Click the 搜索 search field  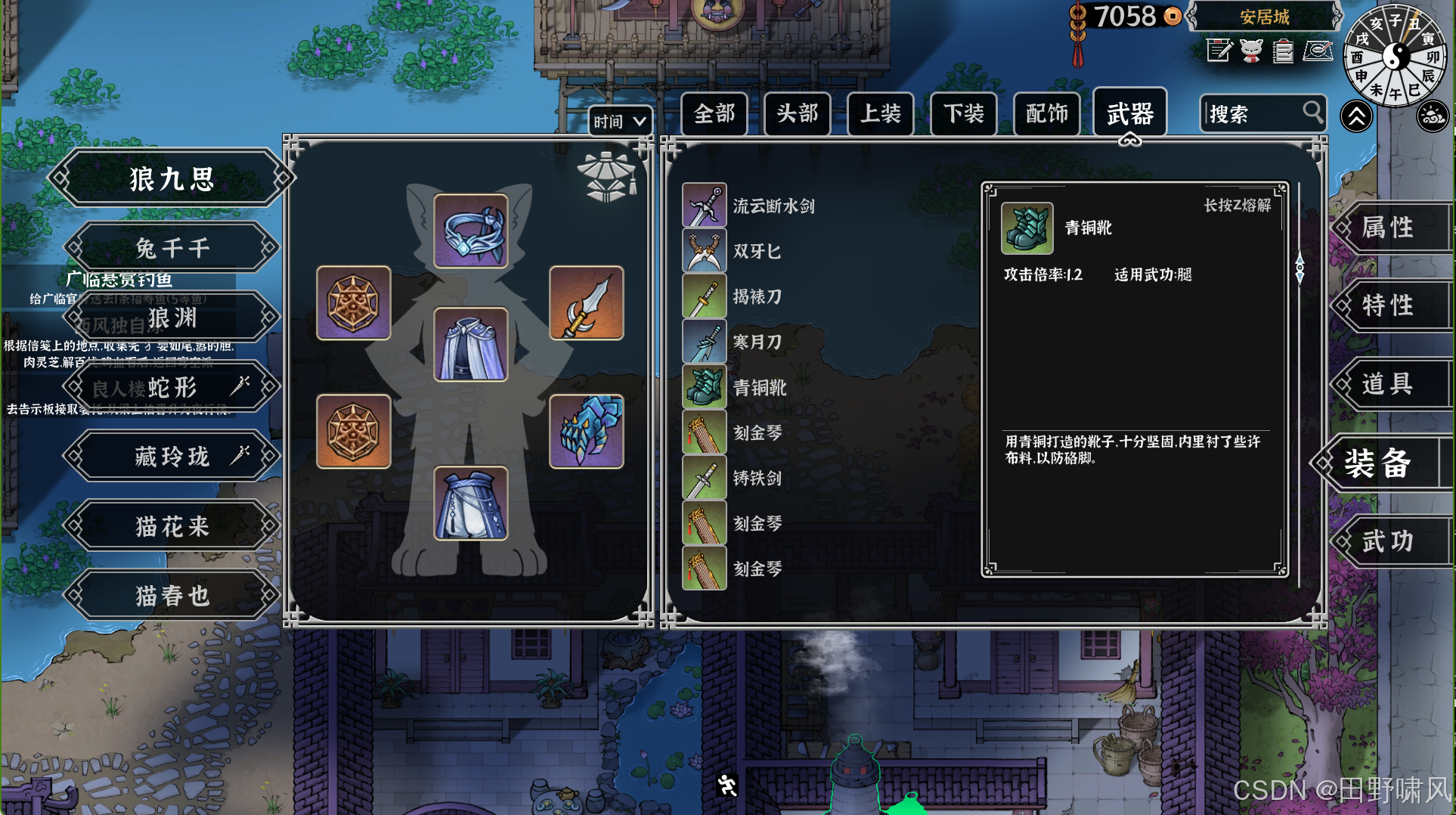[x=1253, y=114]
